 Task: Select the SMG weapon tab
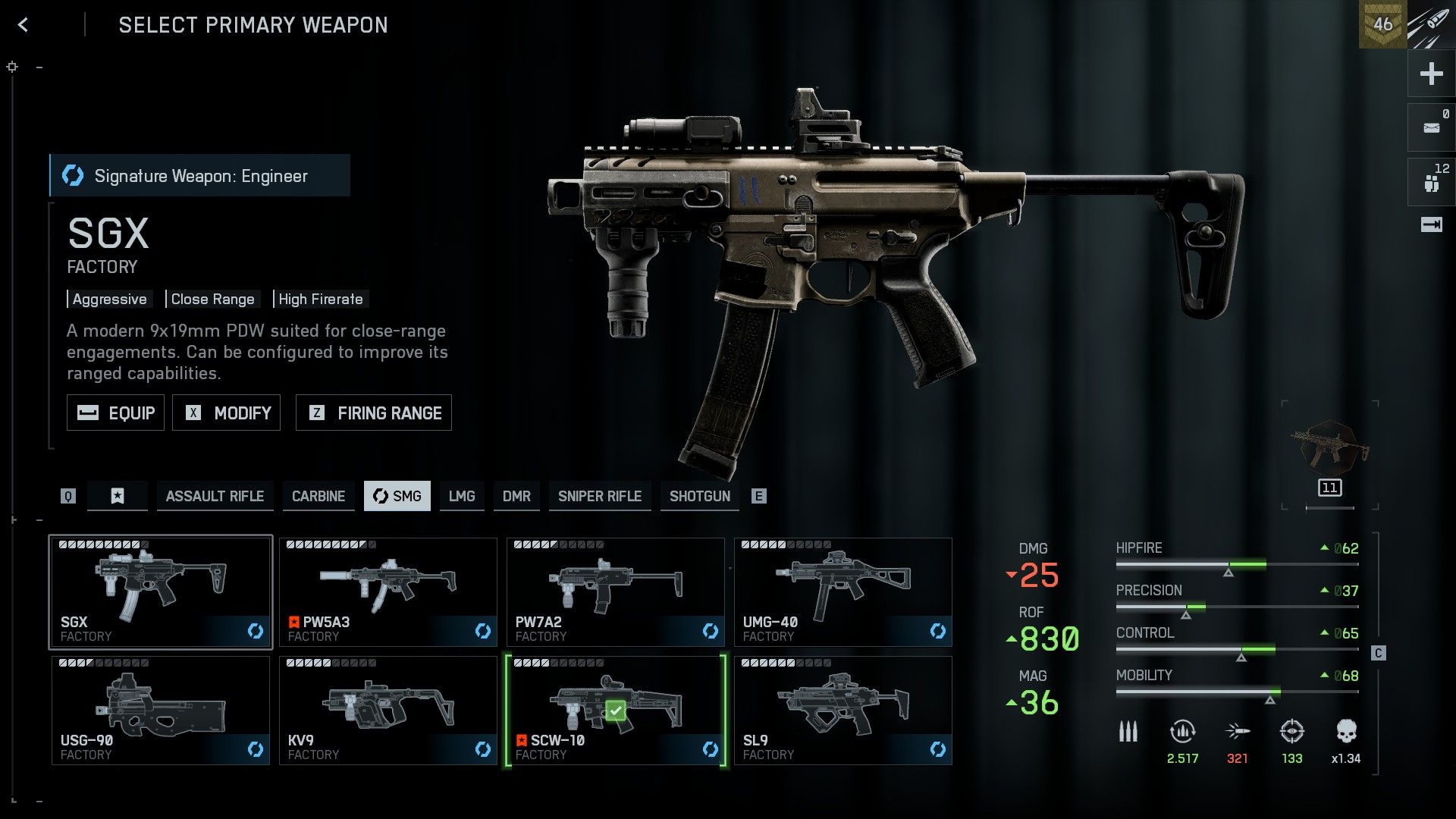[x=397, y=496]
